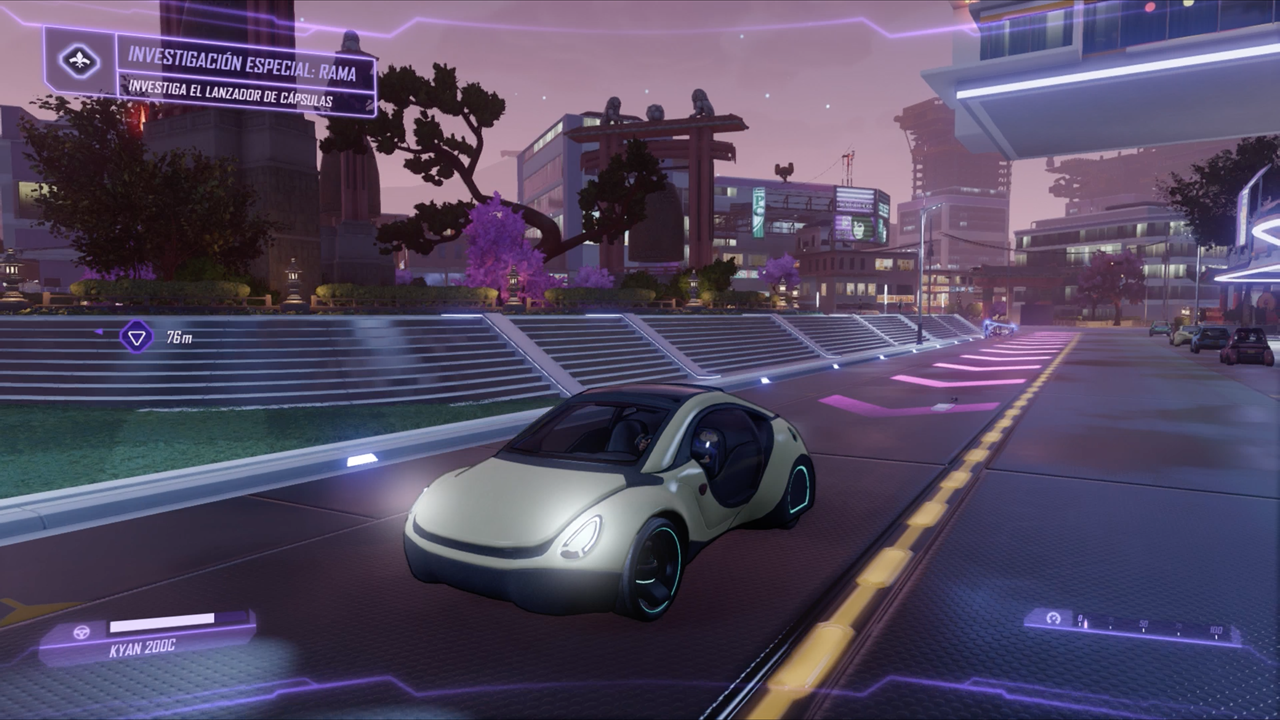Click the fleur-de-lis mission icon
Image resolution: width=1280 pixels, height=720 pixels.
point(79,62)
